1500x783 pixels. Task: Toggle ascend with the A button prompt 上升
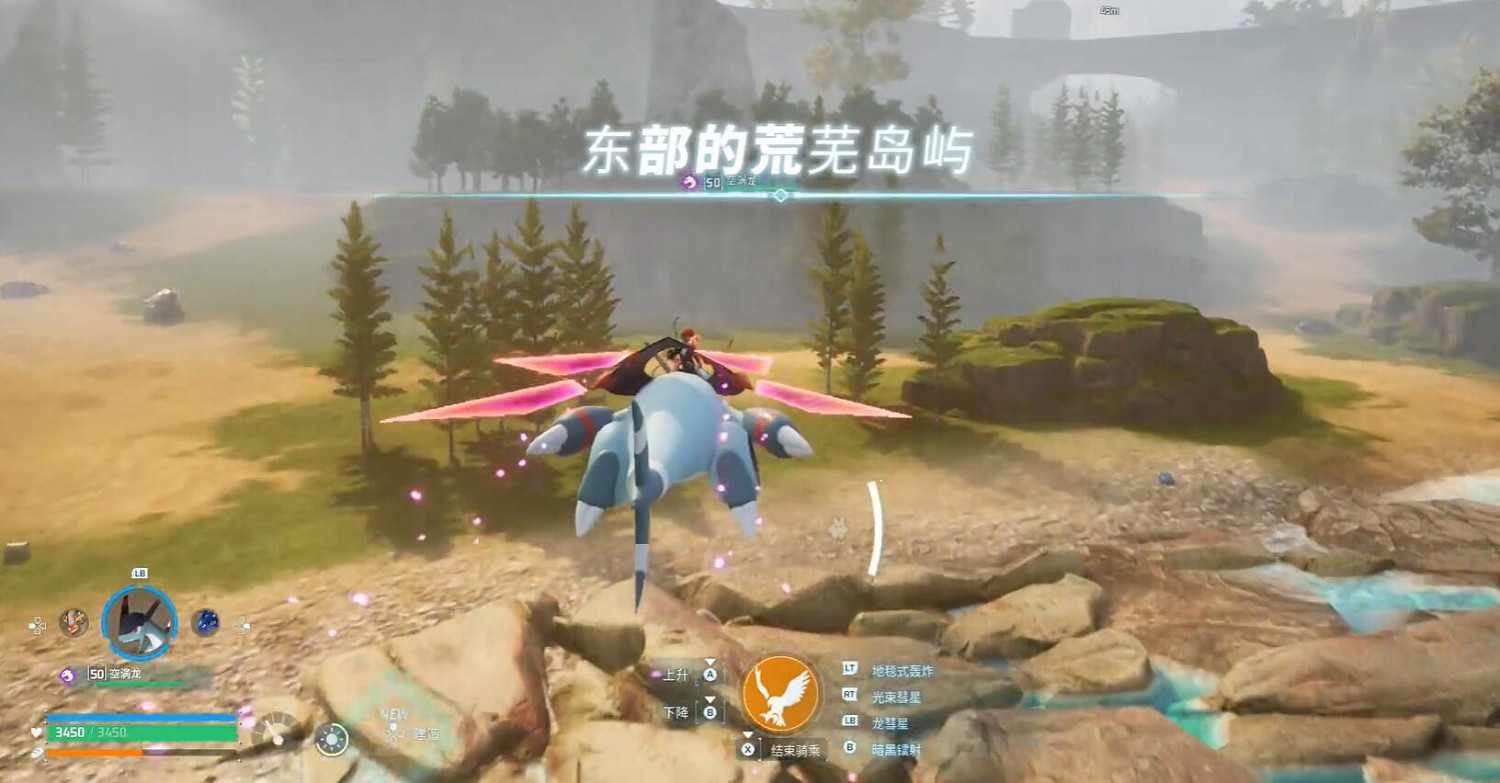coord(700,675)
